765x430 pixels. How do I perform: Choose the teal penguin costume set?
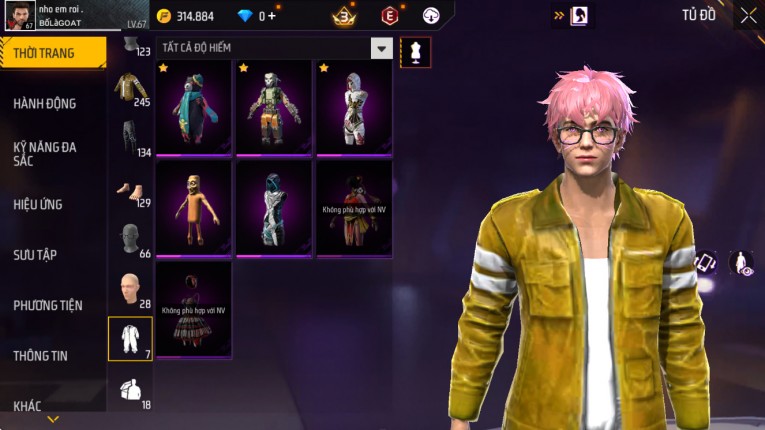tap(194, 108)
